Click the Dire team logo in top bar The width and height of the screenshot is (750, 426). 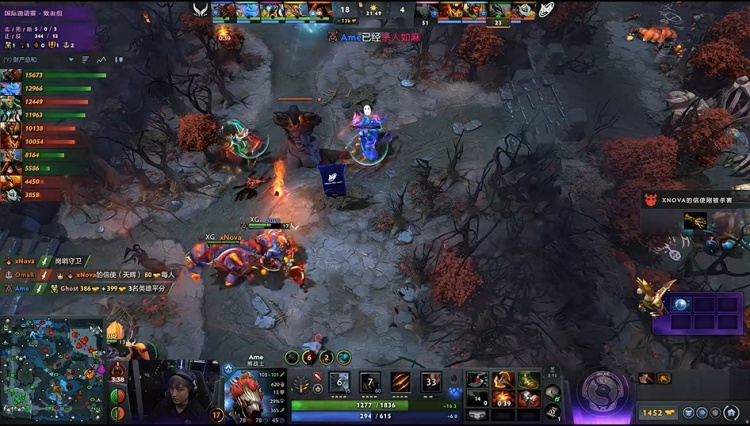pyautogui.click(x=548, y=9)
